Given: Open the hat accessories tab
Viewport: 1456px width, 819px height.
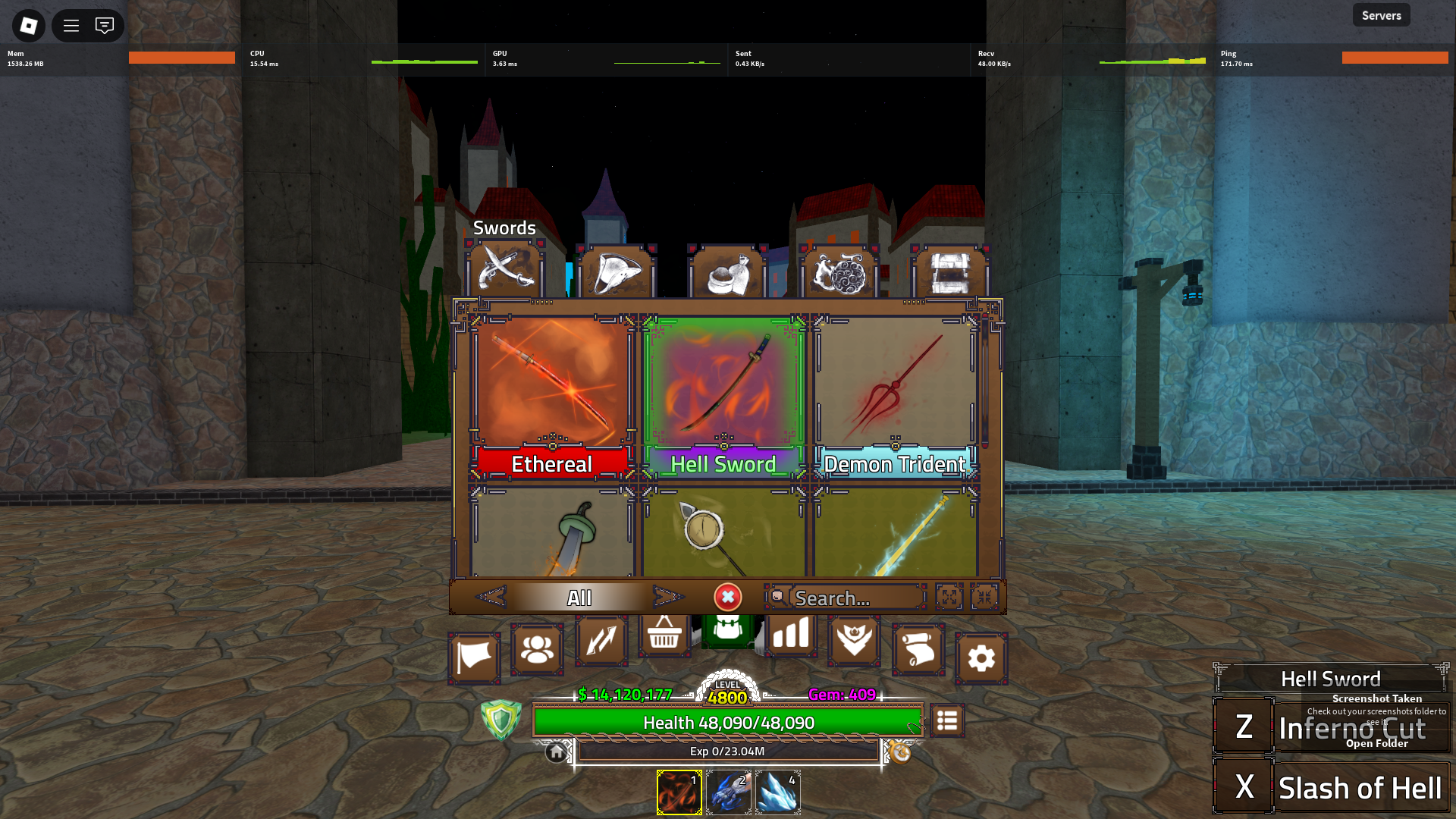Looking at the screenshot, I should click(x=616, y=272).
